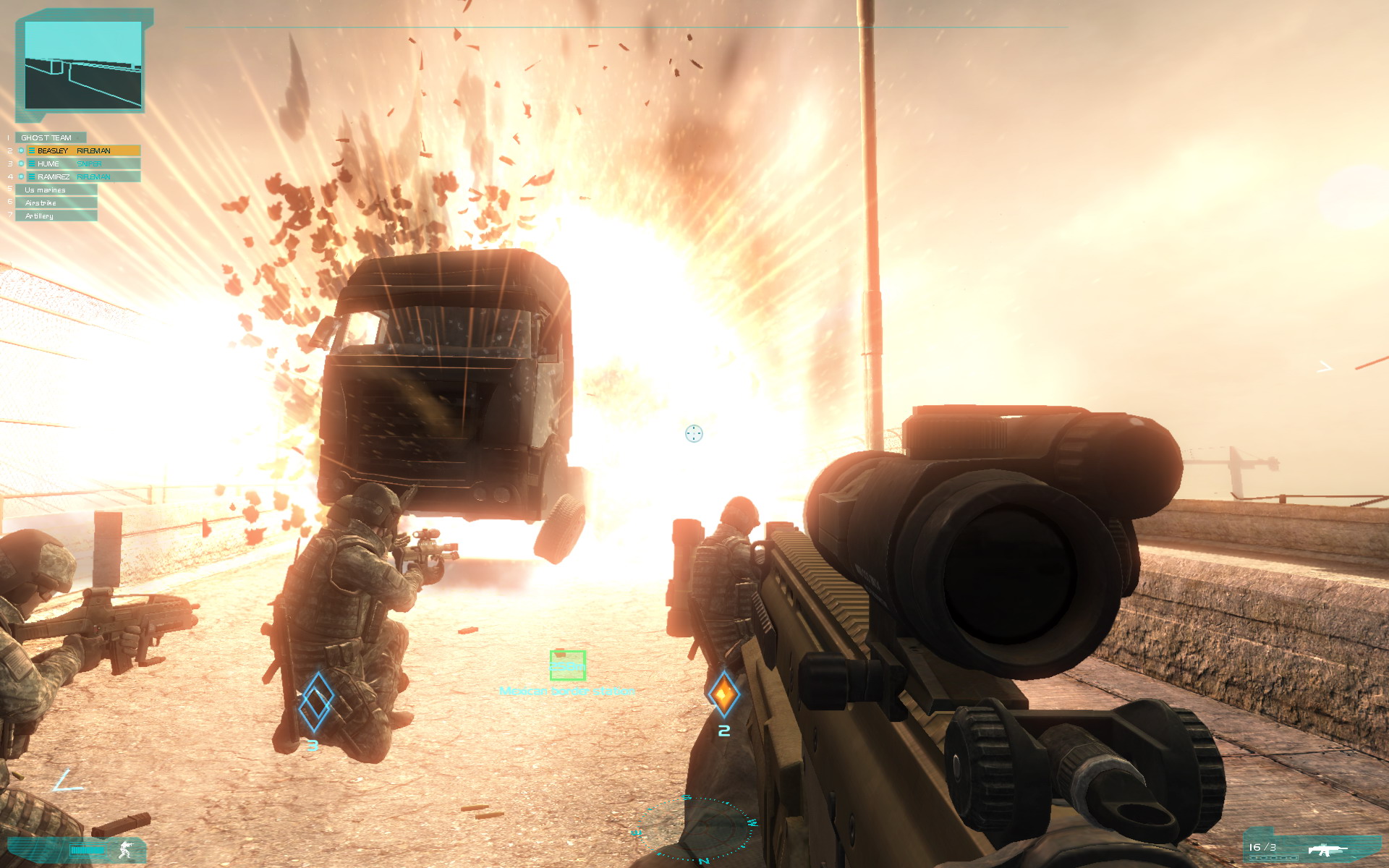Click Beasley's three-bar orders icon
The width and height of the screenshot is (1389, 868).
pyautogui.click(x=33, y=150)
